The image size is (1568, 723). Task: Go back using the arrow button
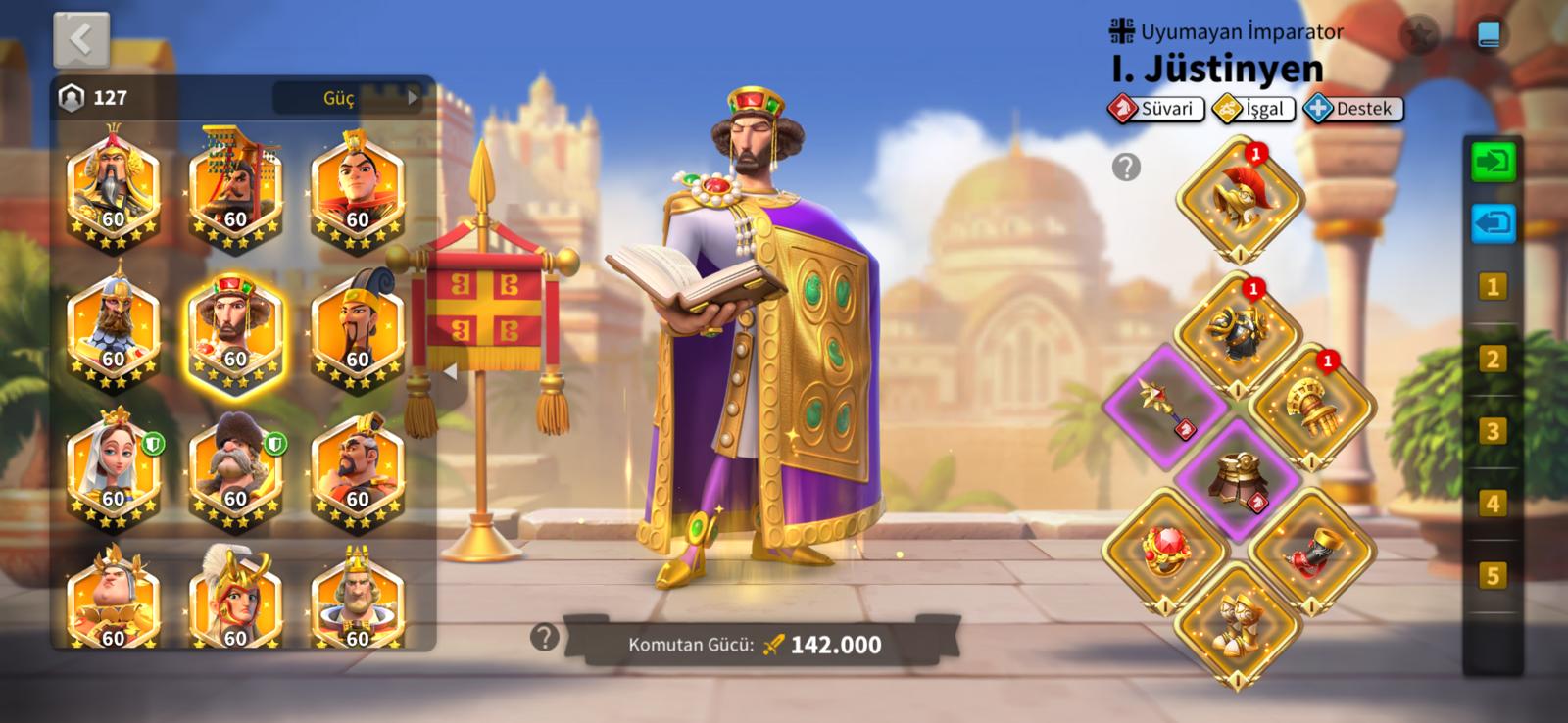(x=81, y=40)
